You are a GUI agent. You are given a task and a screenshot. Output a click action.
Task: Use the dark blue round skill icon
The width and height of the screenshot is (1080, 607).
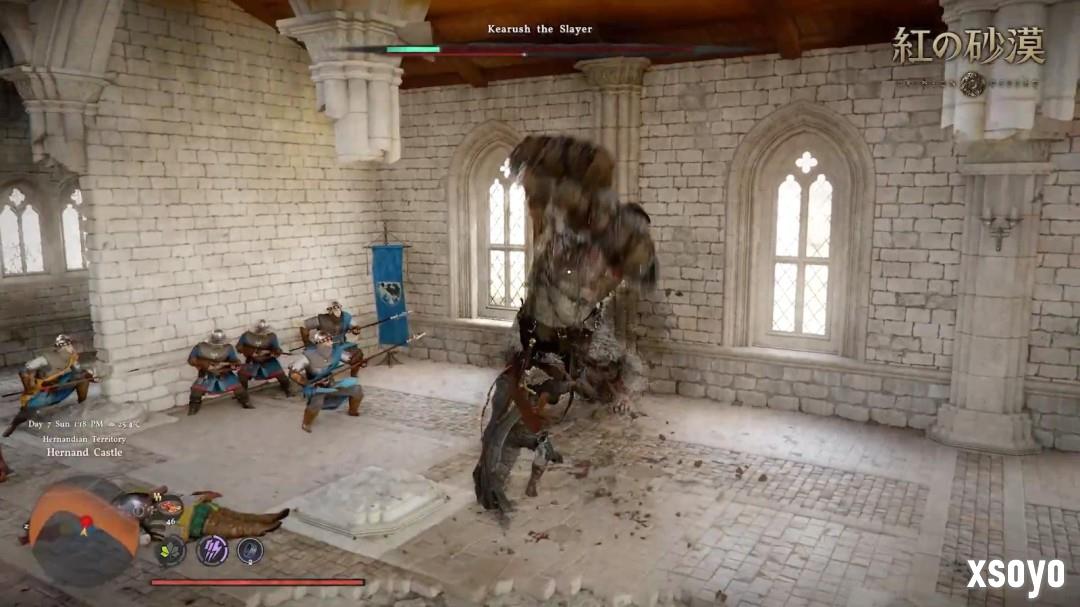pos(250,550)
